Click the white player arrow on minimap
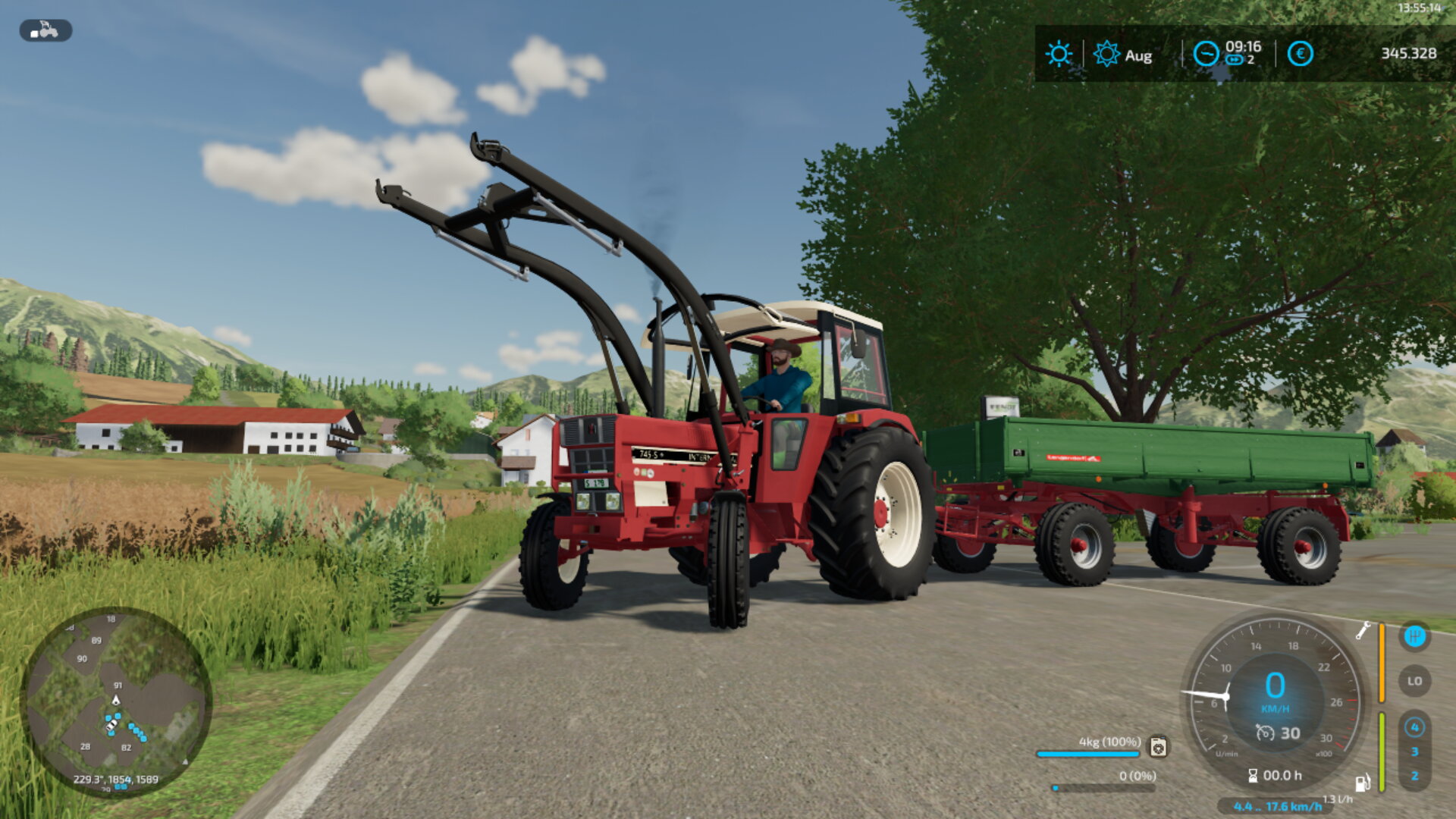Screen dimensions: 1456x819 (116, 700)
